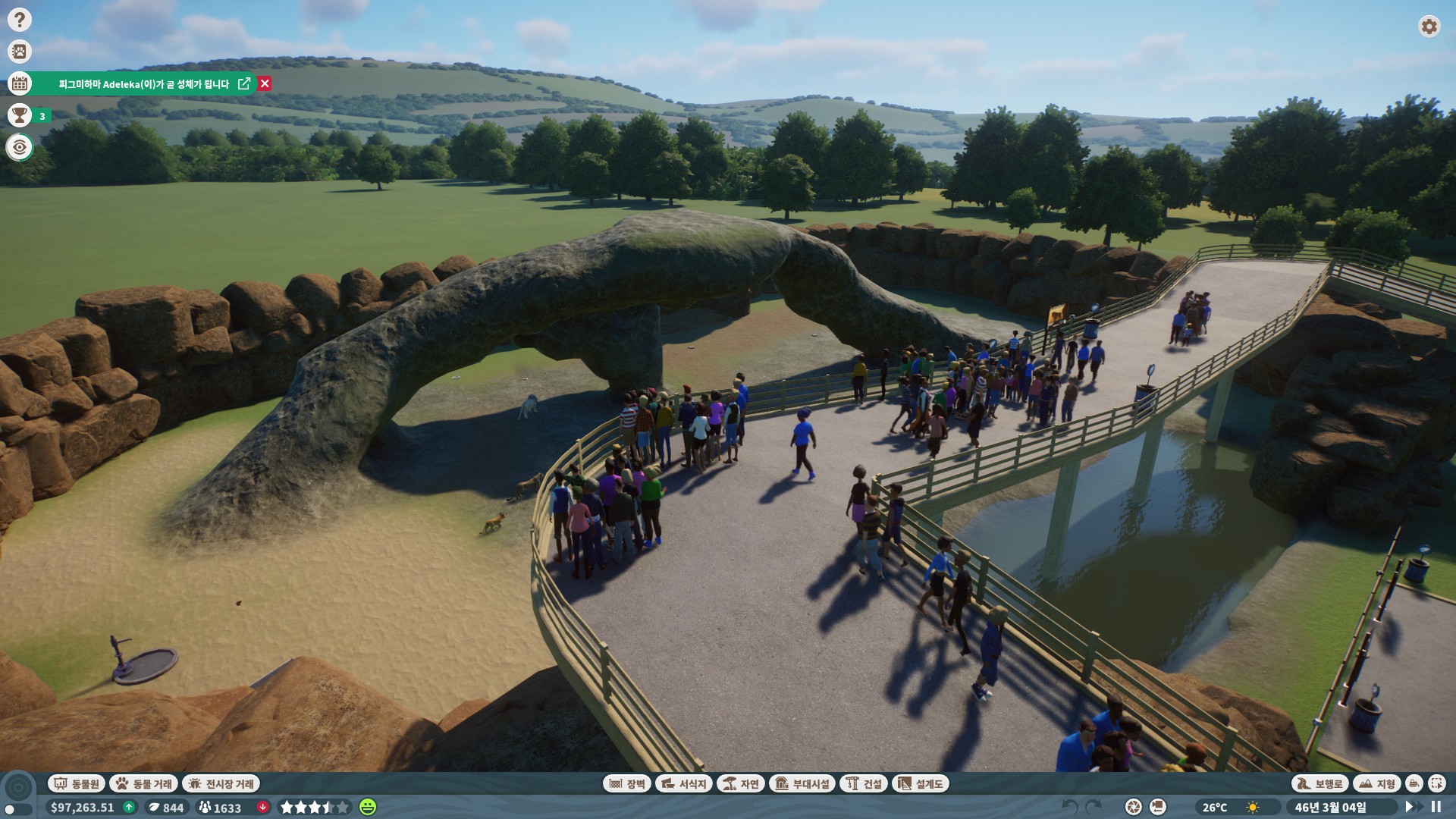Select the 지형 terrain tool

pos(1377,783)
